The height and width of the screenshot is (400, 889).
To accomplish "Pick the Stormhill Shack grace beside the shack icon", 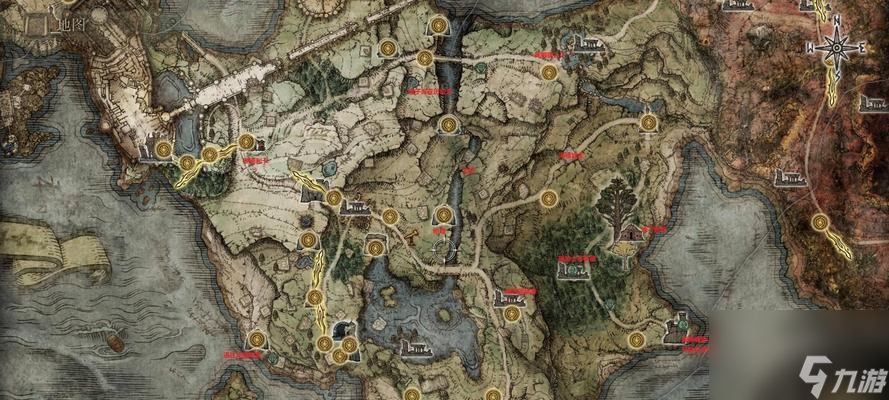I will click(245, 142).
